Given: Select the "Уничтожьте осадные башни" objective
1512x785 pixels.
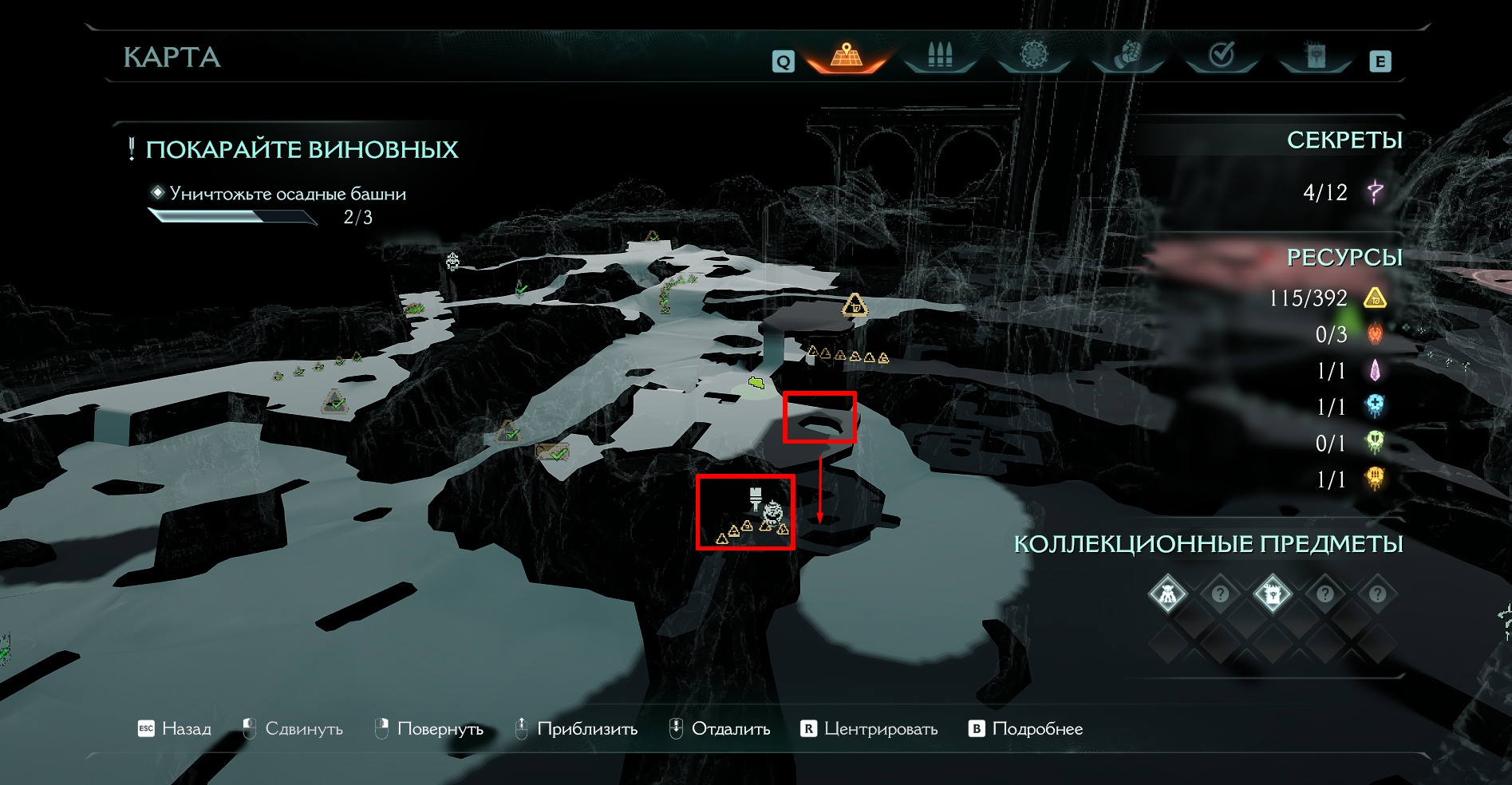Looking at the screenshot, I should (287, 194).
